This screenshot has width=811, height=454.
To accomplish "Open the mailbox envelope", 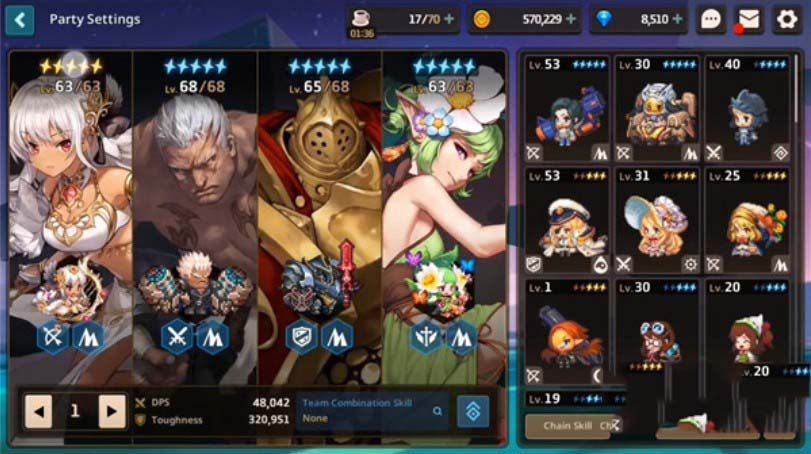I will point(748,19).
